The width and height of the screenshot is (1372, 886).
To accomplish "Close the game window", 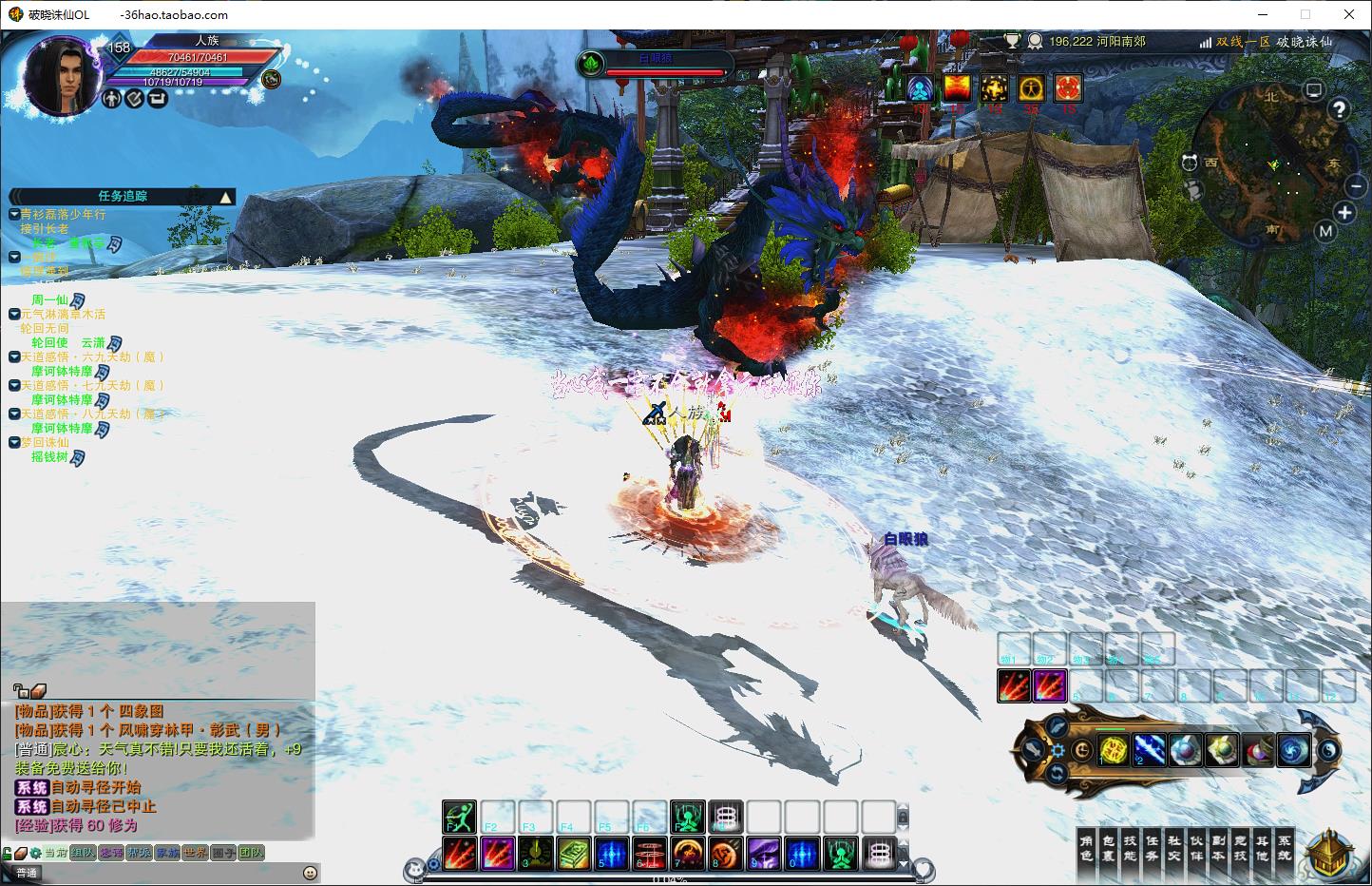I will tap(1349, 14).
